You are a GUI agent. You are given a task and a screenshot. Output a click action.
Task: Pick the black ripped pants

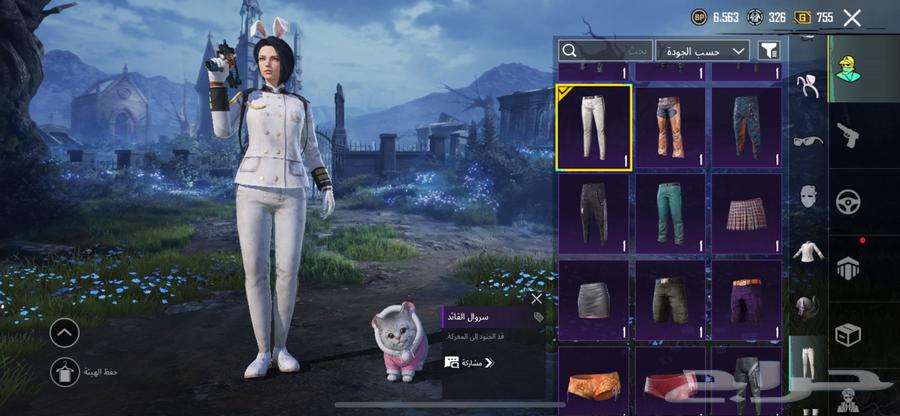(594, 212)
